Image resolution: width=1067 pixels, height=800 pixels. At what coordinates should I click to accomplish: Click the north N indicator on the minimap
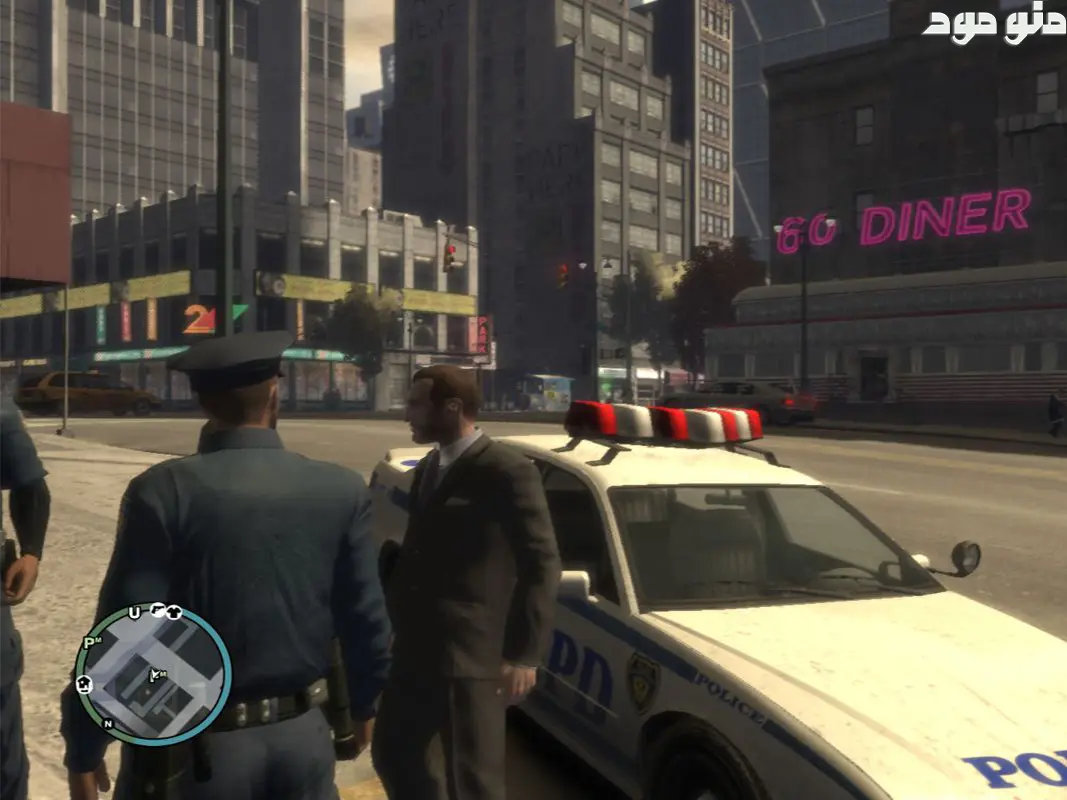[x=108, y=723]
